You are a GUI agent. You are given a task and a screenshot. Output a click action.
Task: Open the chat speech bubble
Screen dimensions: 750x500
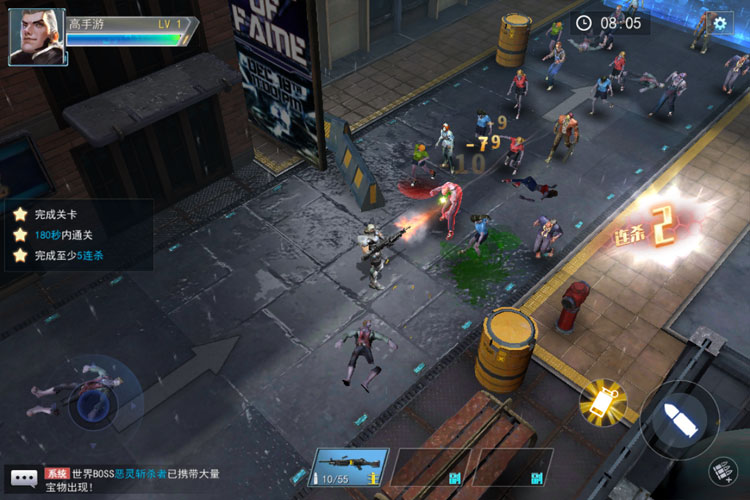click(22, 479)
